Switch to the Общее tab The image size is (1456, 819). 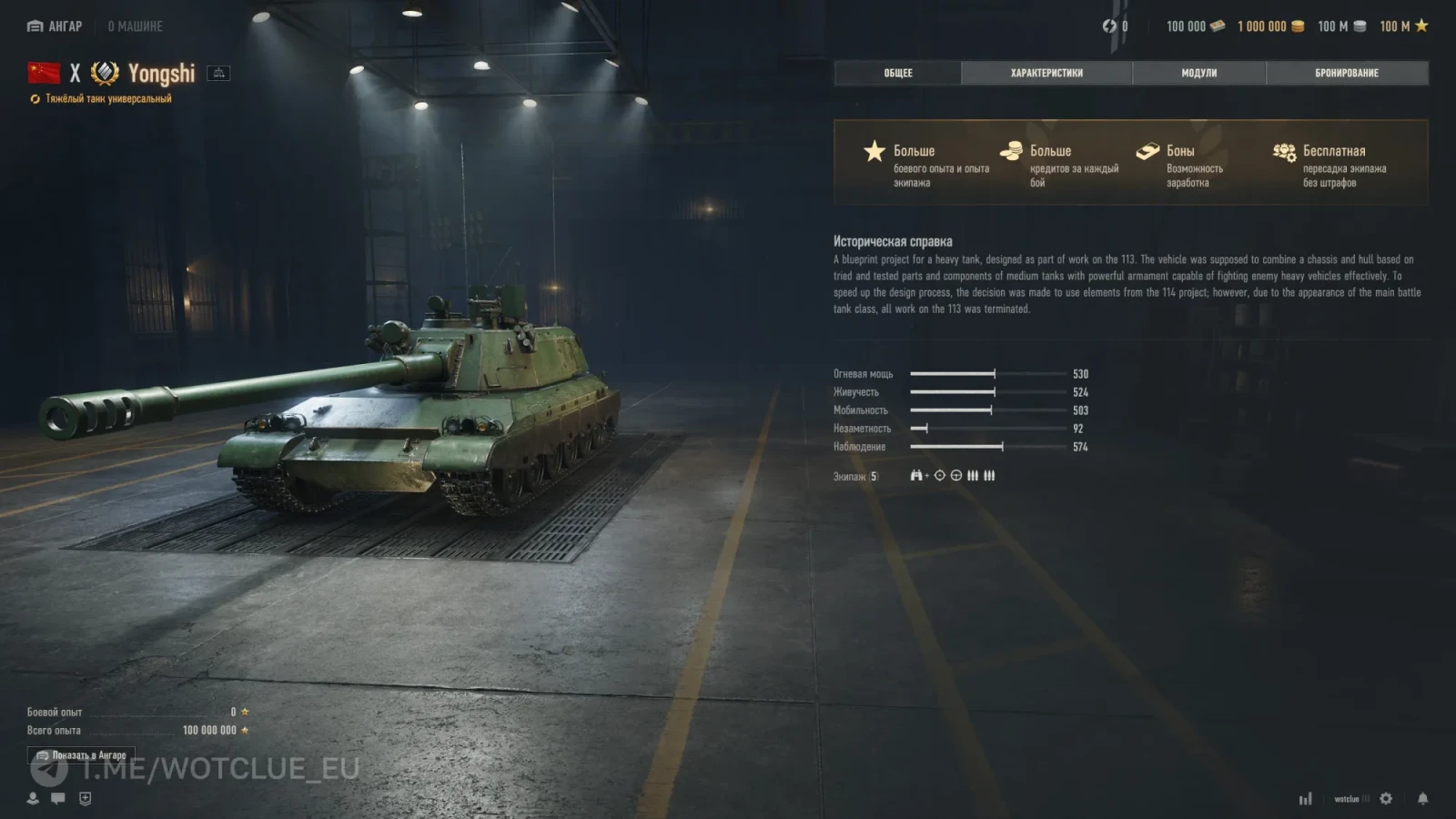(x=897, y=73)
